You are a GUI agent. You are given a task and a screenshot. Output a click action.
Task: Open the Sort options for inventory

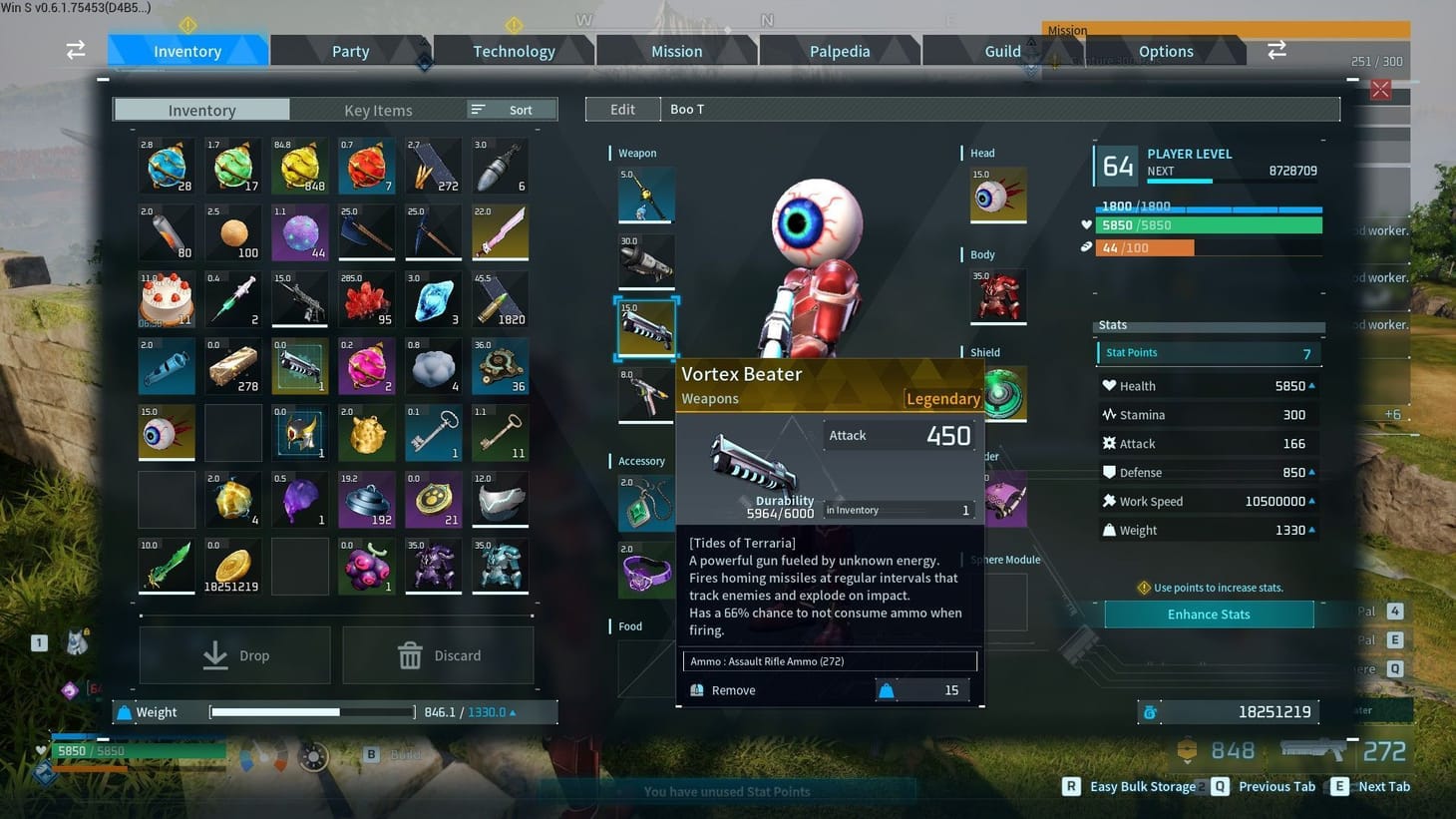click(x=511, y=109)
